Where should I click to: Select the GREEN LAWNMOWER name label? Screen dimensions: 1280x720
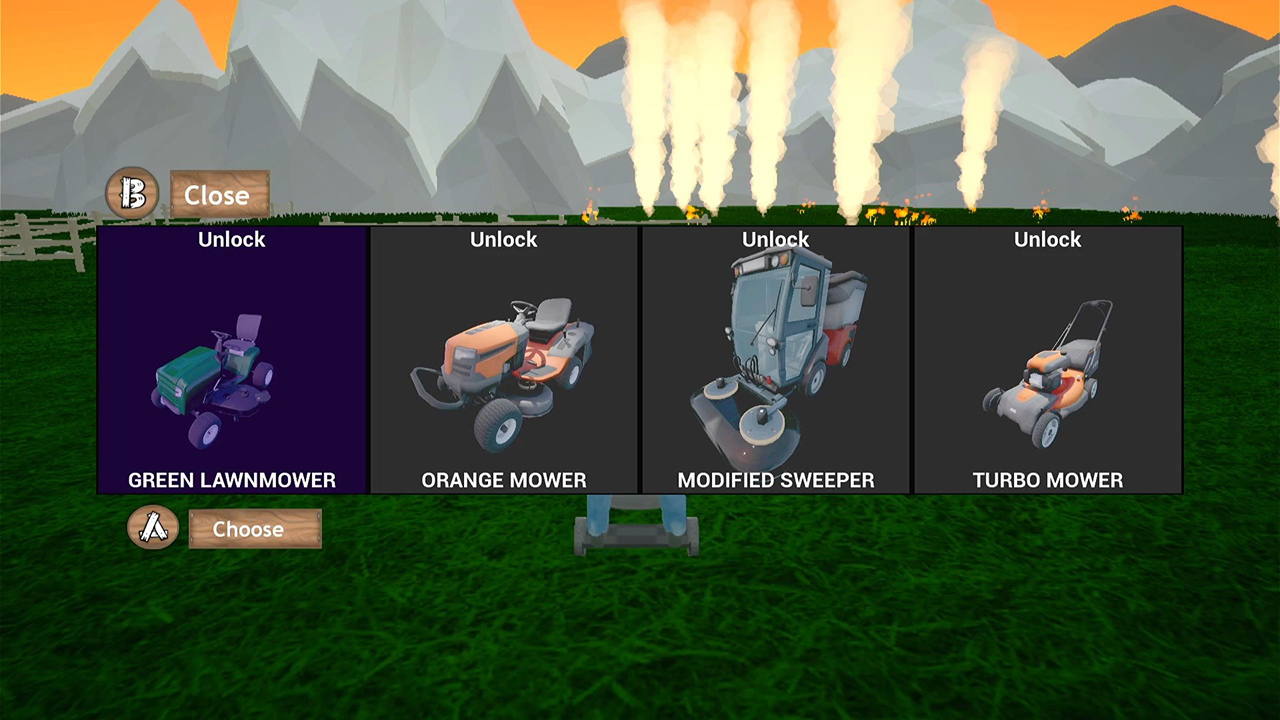coord(231,480)
